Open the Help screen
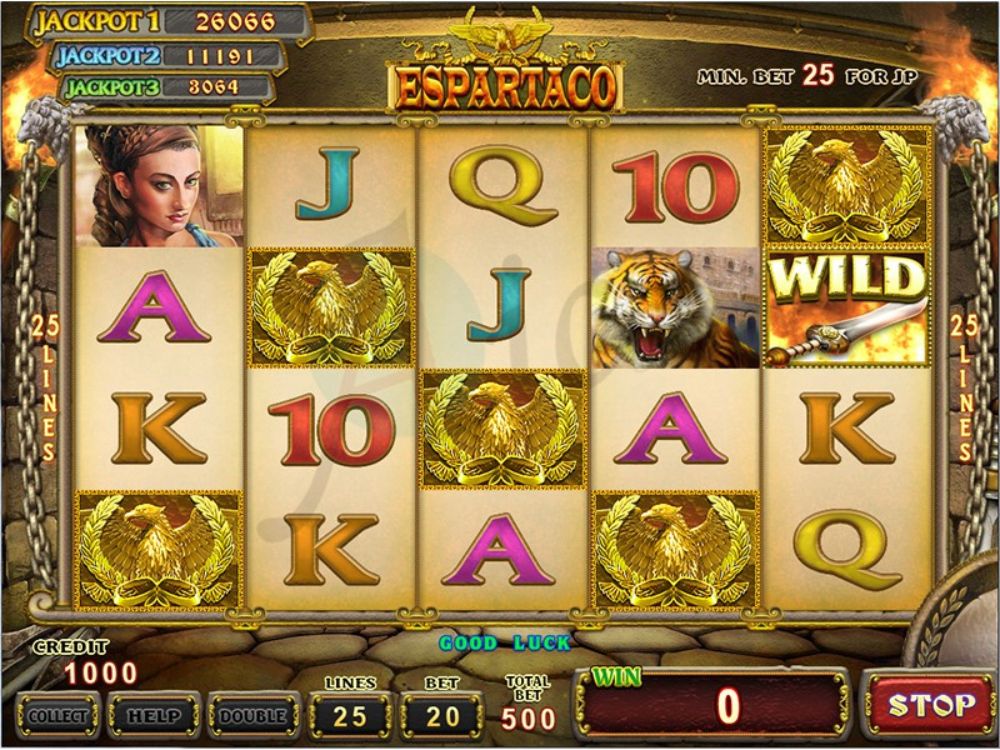The height and width of the screenshot is (750, 1000). click(153, 716)
